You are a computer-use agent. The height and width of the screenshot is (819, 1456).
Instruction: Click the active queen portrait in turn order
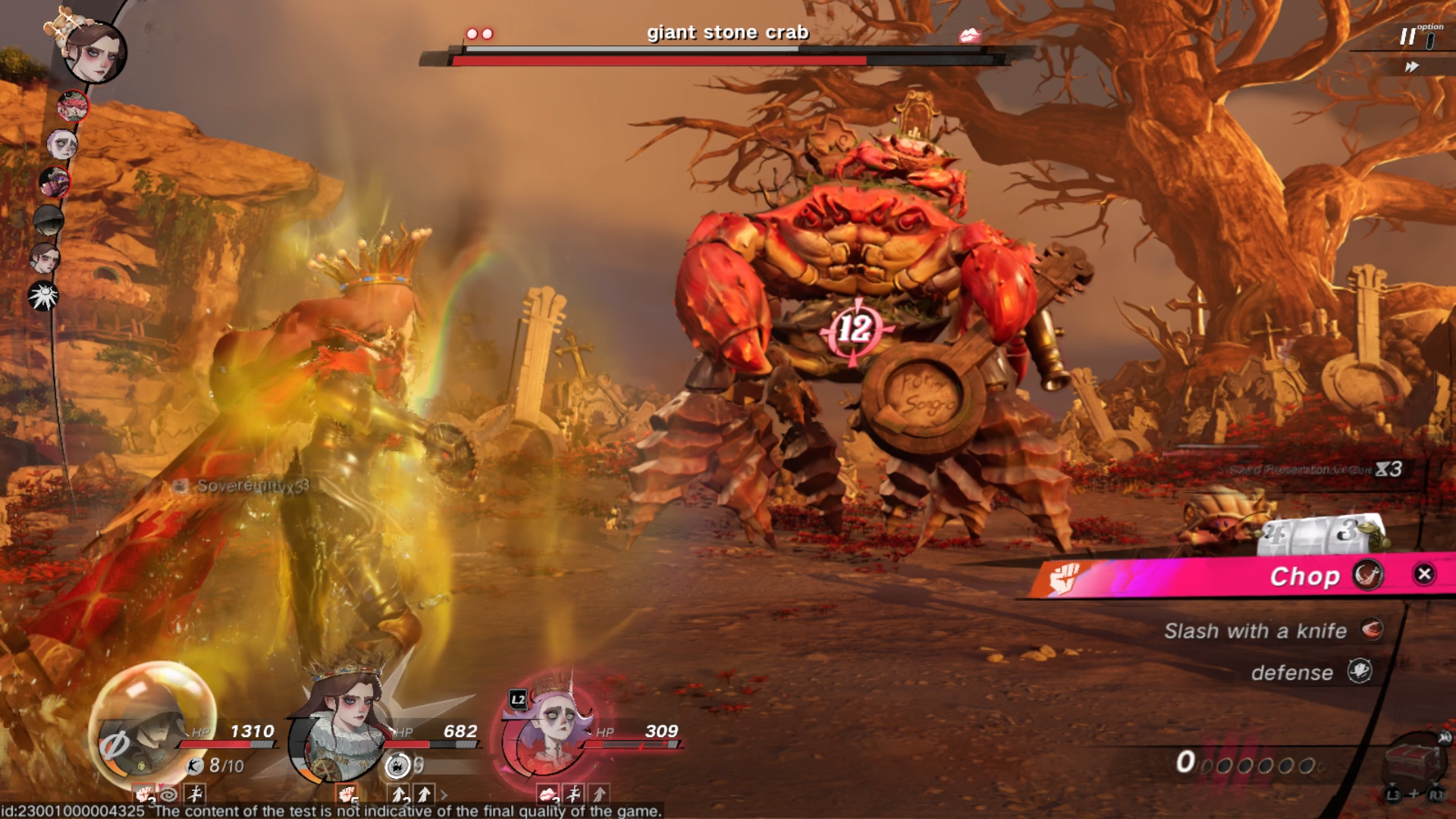95,52
